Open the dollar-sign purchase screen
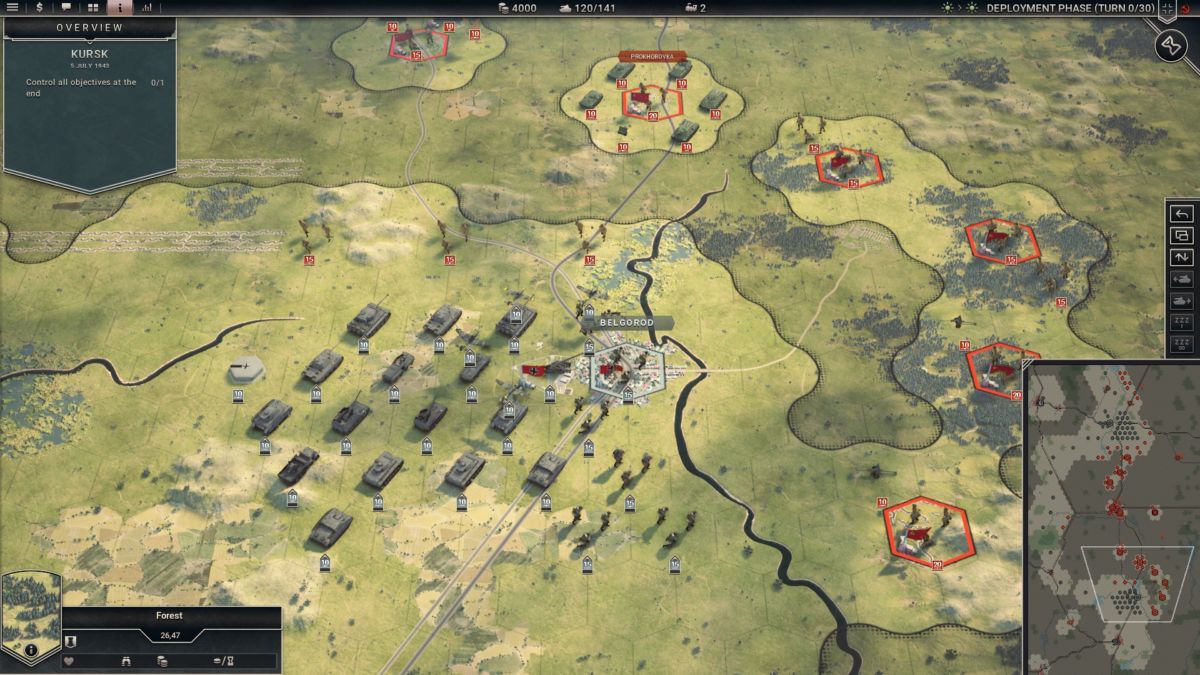The height and width of the screenshot is (675, 1200). coord(39,7)
